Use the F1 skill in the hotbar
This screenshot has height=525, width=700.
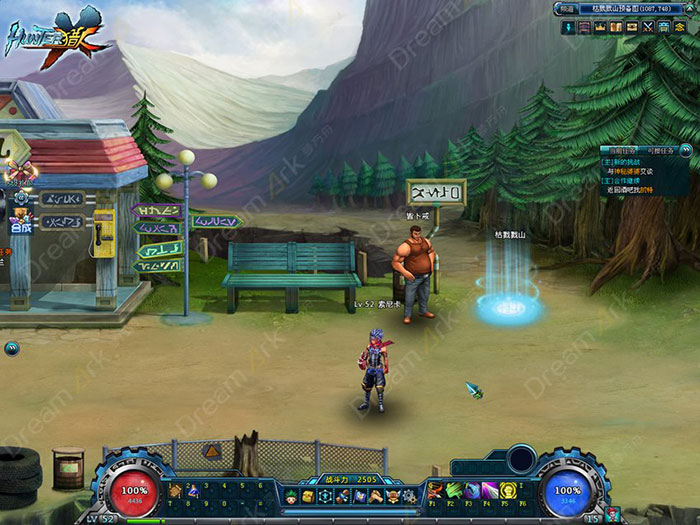[x=436, y=490]
